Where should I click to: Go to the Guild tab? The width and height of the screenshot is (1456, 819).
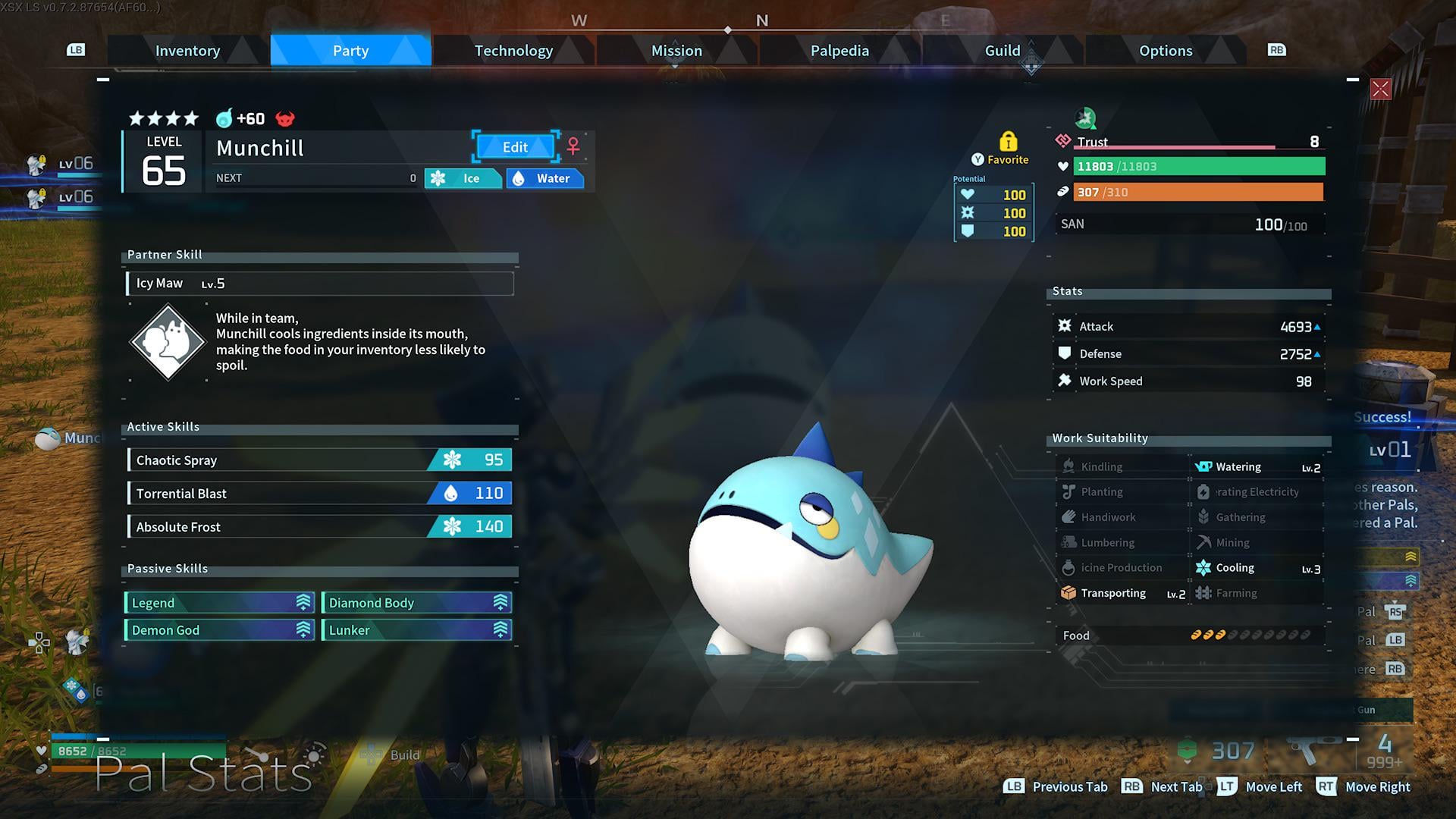(x=1002, y=51)
